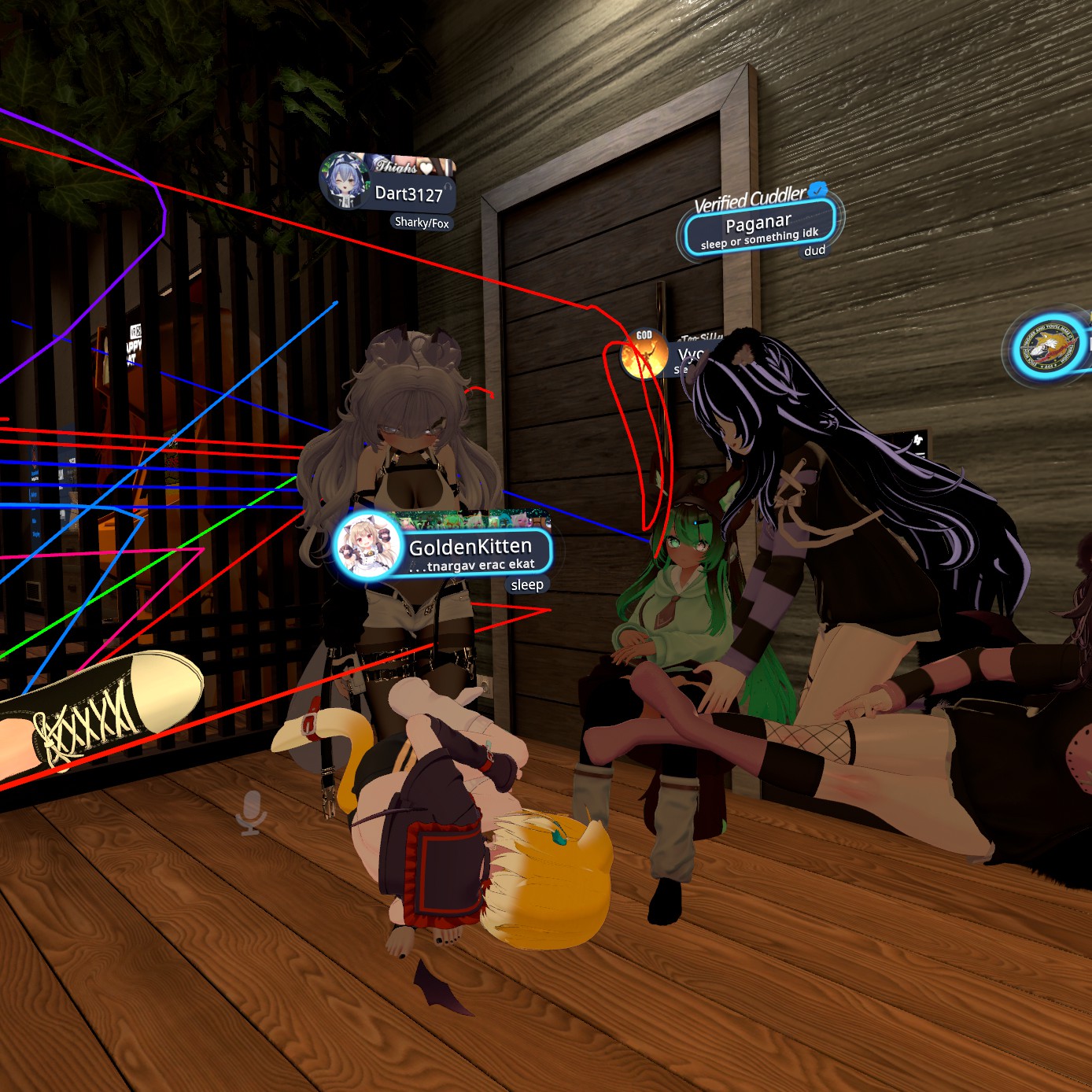Click Dart3127's profile picture icon

(345, 181)
